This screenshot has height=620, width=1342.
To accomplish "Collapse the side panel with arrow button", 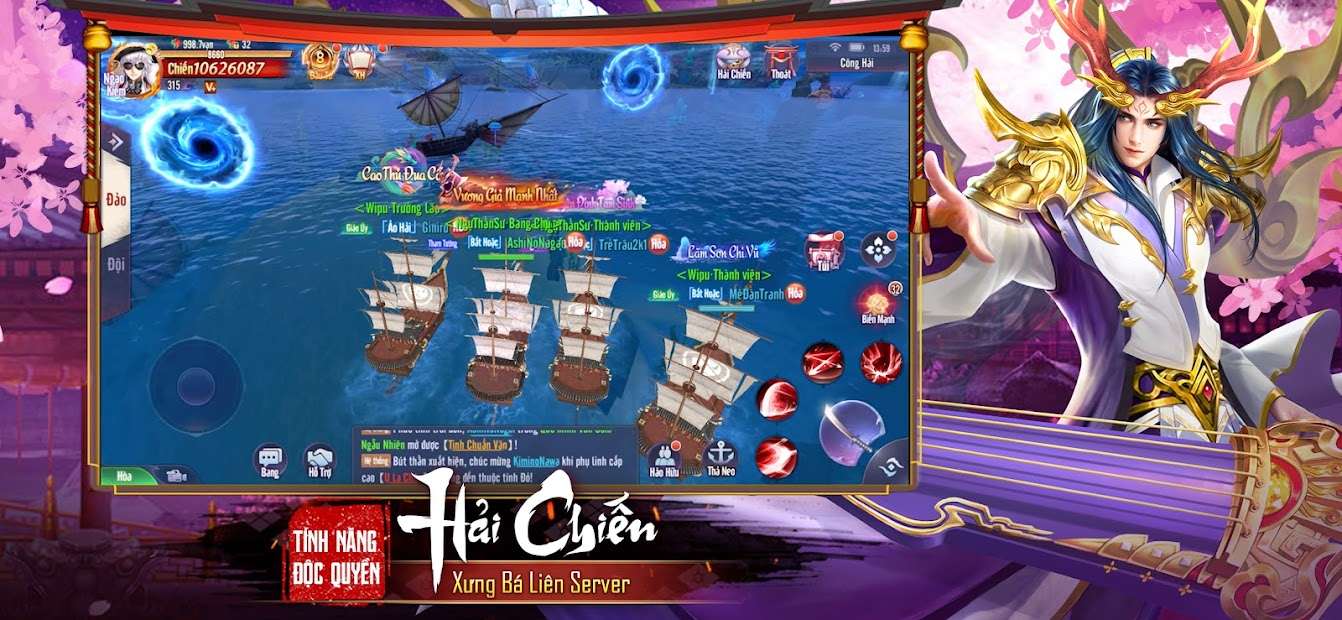I will 114,143.
